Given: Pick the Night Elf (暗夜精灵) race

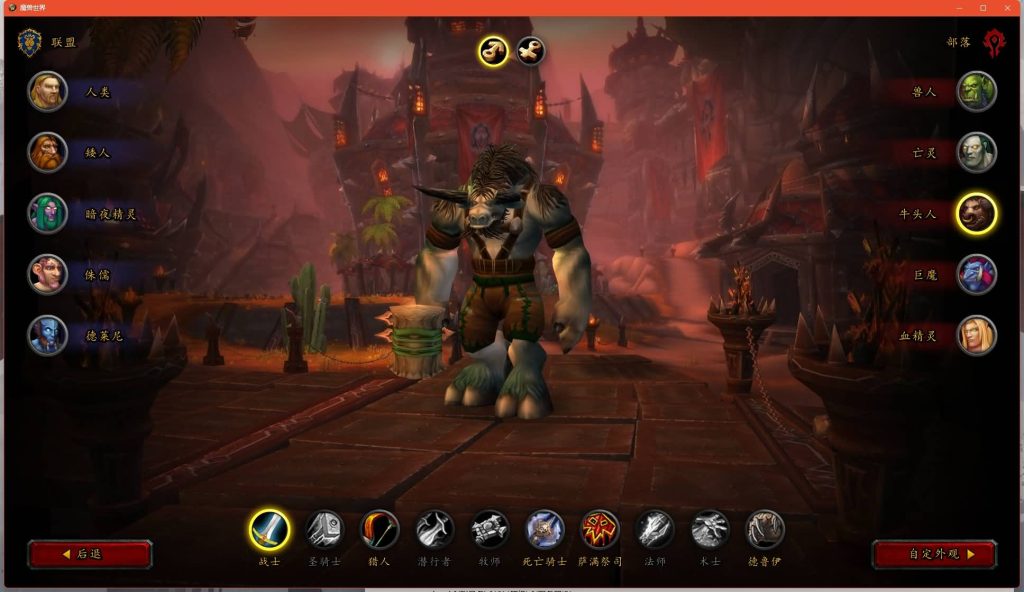Looking at the screenshot, I should tap(48, 213).
